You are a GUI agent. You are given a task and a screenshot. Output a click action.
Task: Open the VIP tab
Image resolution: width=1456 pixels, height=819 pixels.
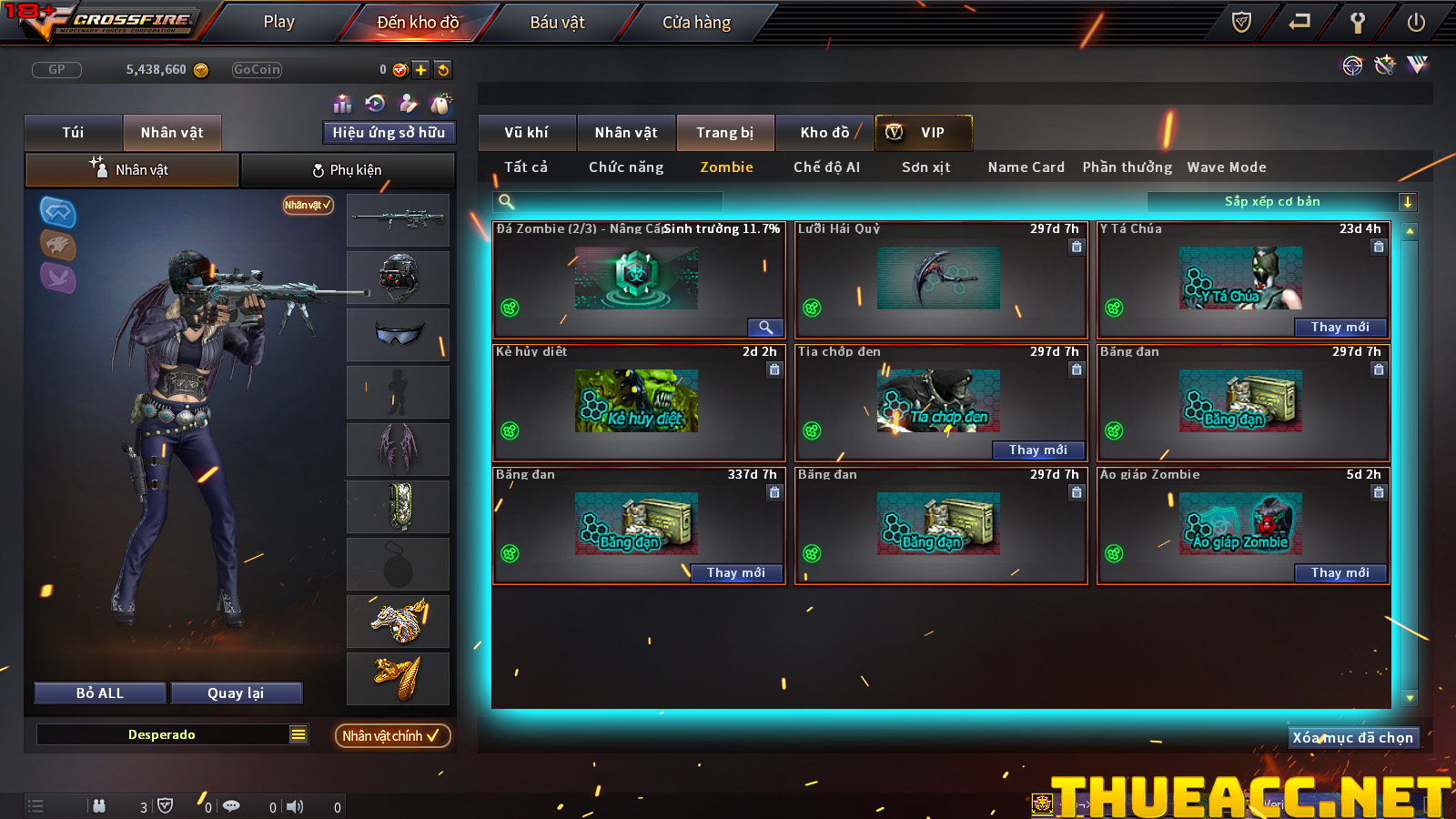pos(924,133)
